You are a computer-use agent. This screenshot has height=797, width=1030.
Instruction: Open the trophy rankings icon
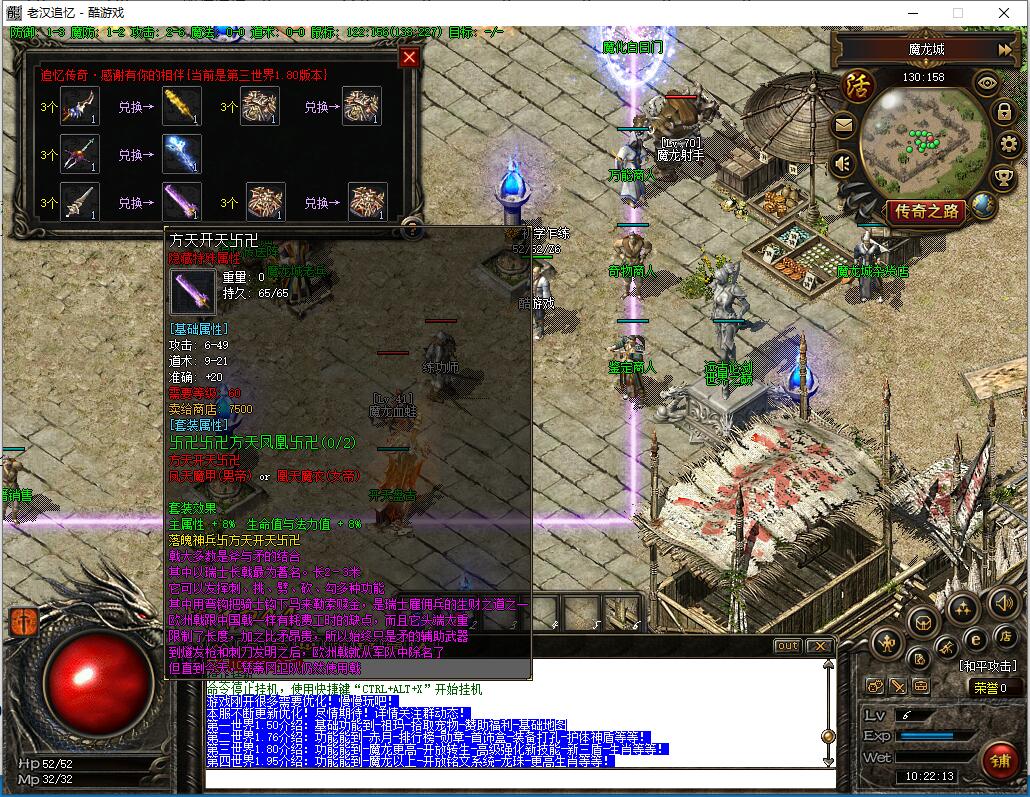click(x=1003, y=178)
